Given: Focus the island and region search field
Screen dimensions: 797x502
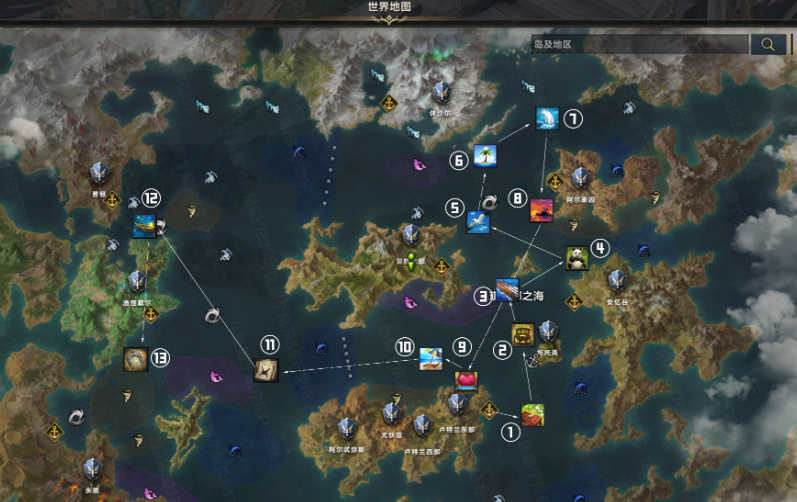Looking at the screenshot, I should (x=640, y=44).
